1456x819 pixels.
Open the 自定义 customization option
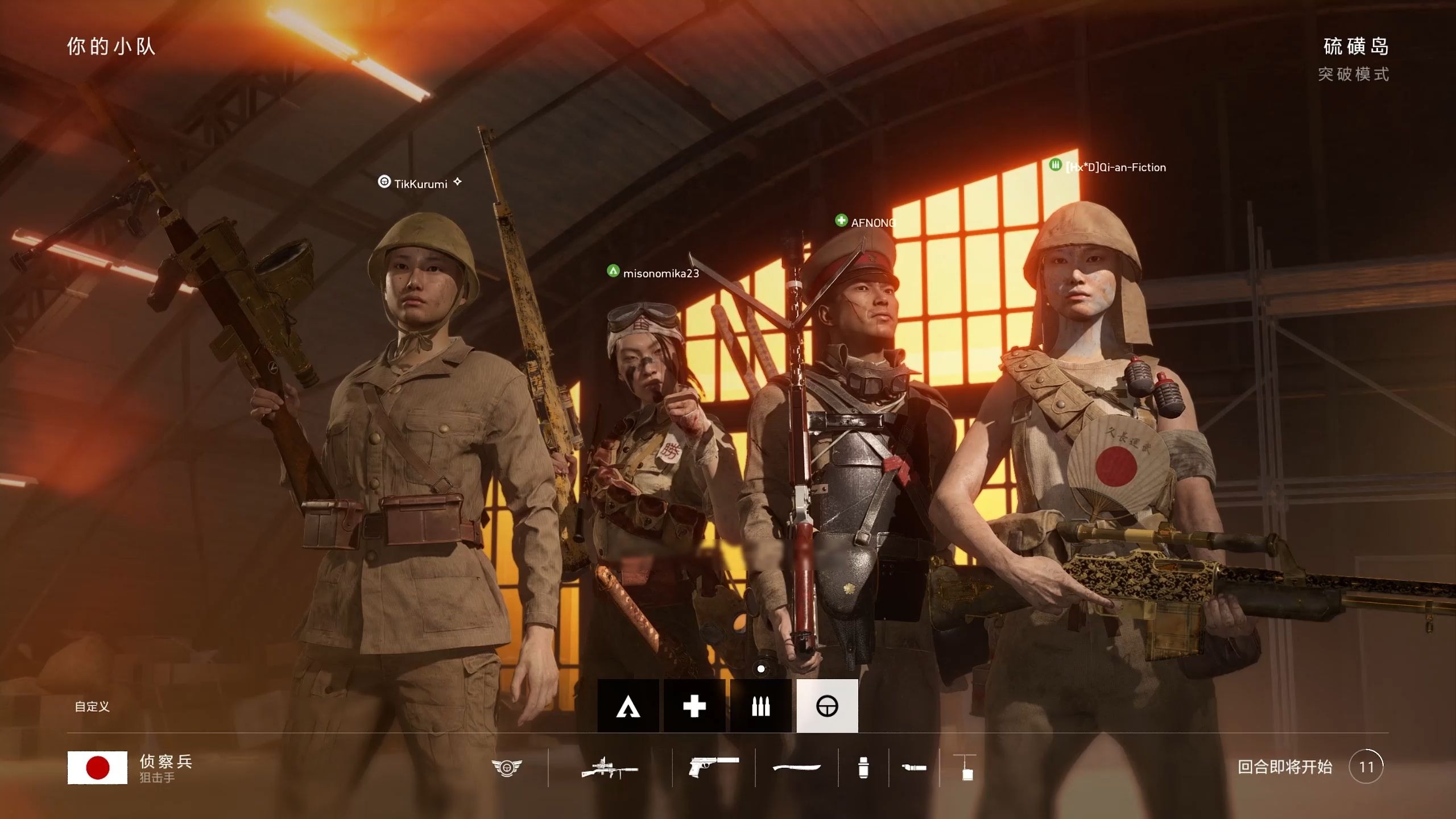click(x=92, y=706)
